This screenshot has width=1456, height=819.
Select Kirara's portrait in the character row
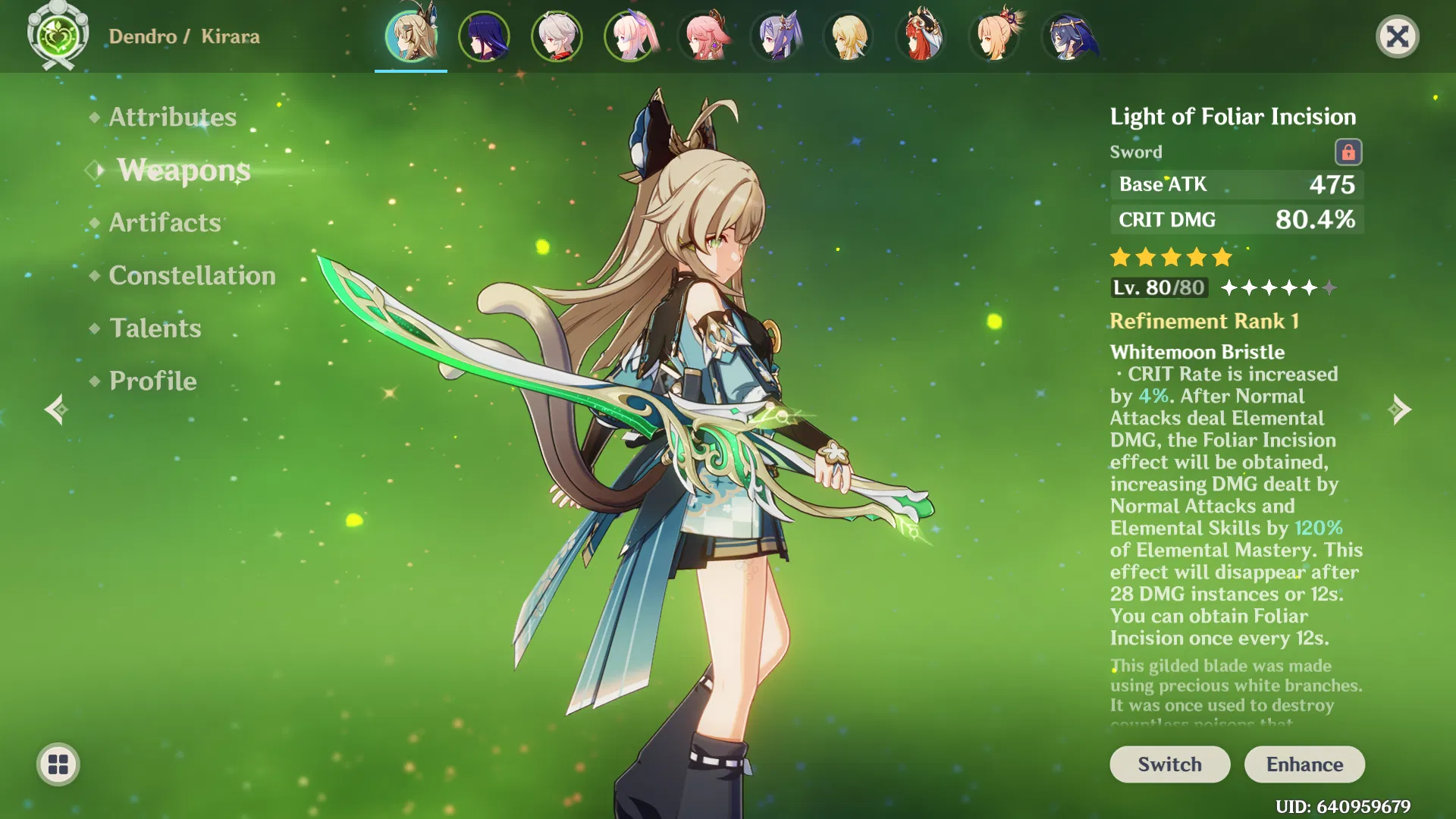(x=409, y=36)
